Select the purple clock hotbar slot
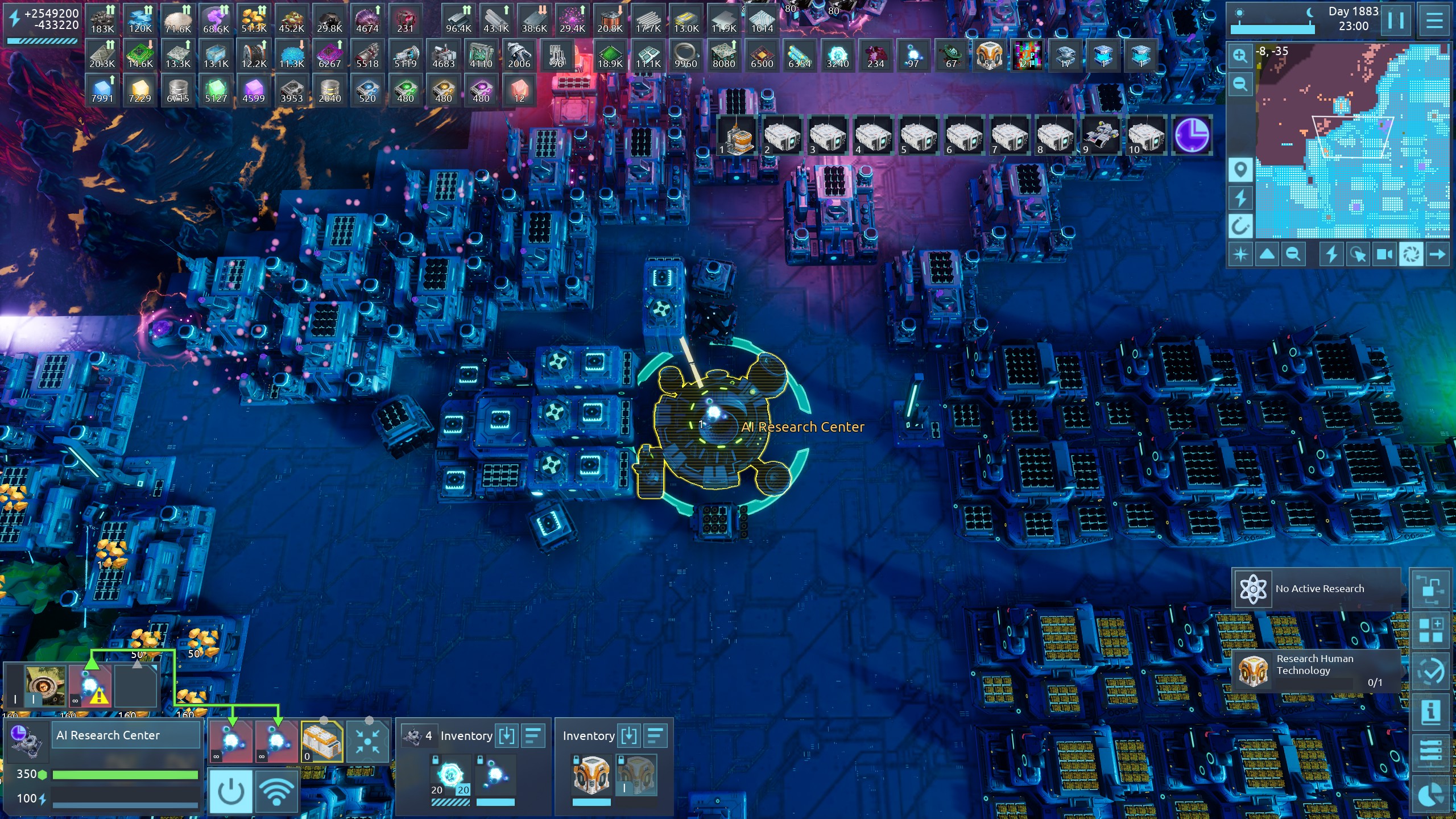The width and height of the screenshot is (1456, 819). click(1192, 135)
